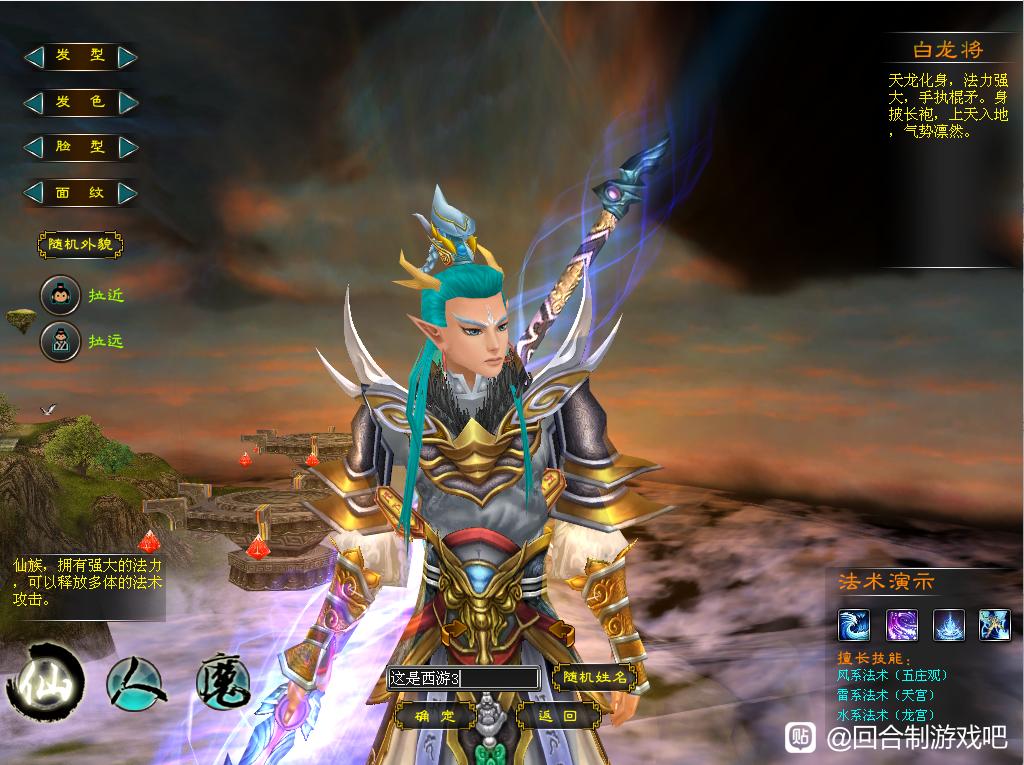Pick the 魔 demon race emblem
Image resolution: width=1024 pixels, height=765 pixels.
coord(222,682)
